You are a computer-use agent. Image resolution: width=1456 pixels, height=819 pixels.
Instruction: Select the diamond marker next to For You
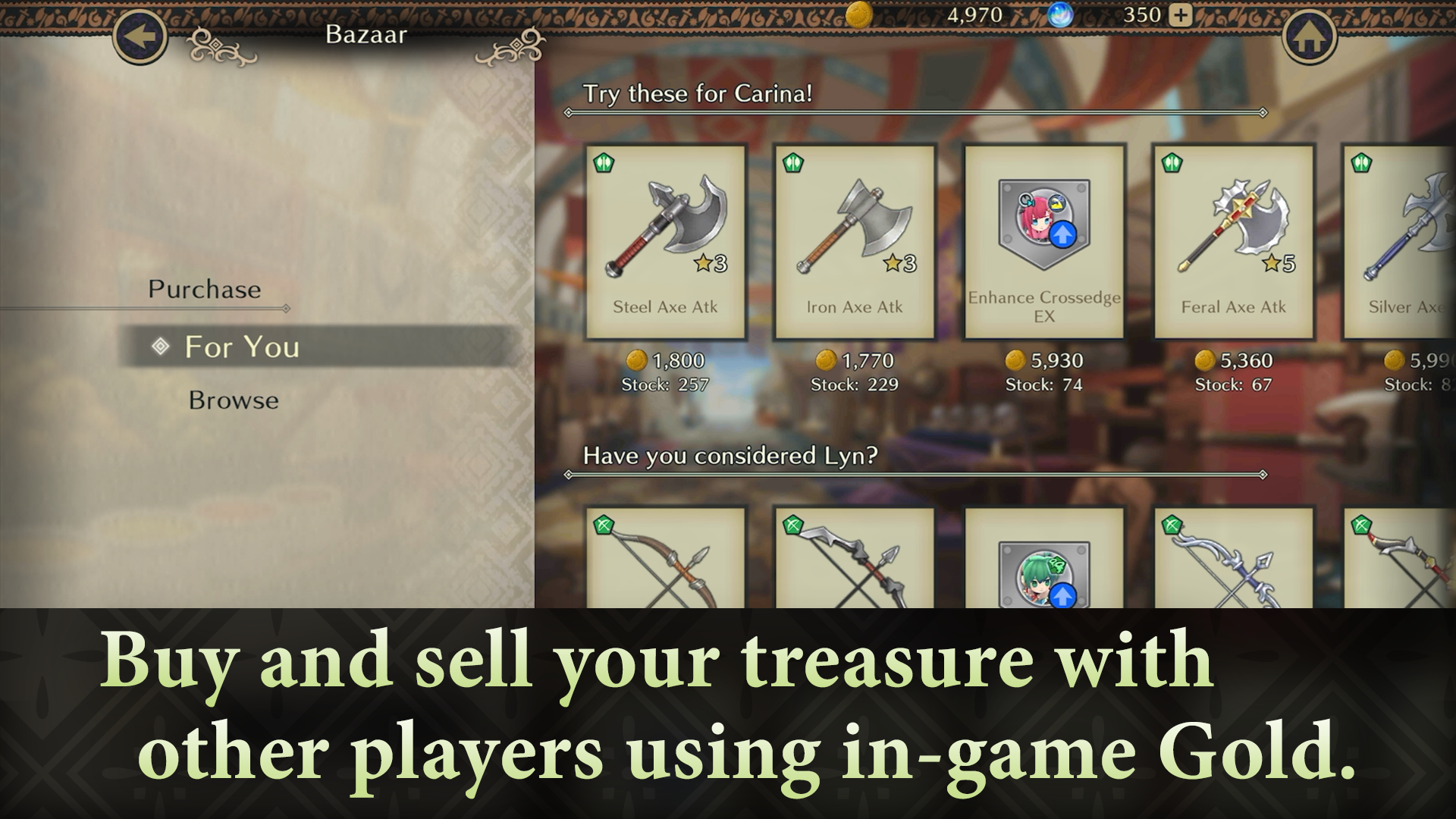pos(159,347)
